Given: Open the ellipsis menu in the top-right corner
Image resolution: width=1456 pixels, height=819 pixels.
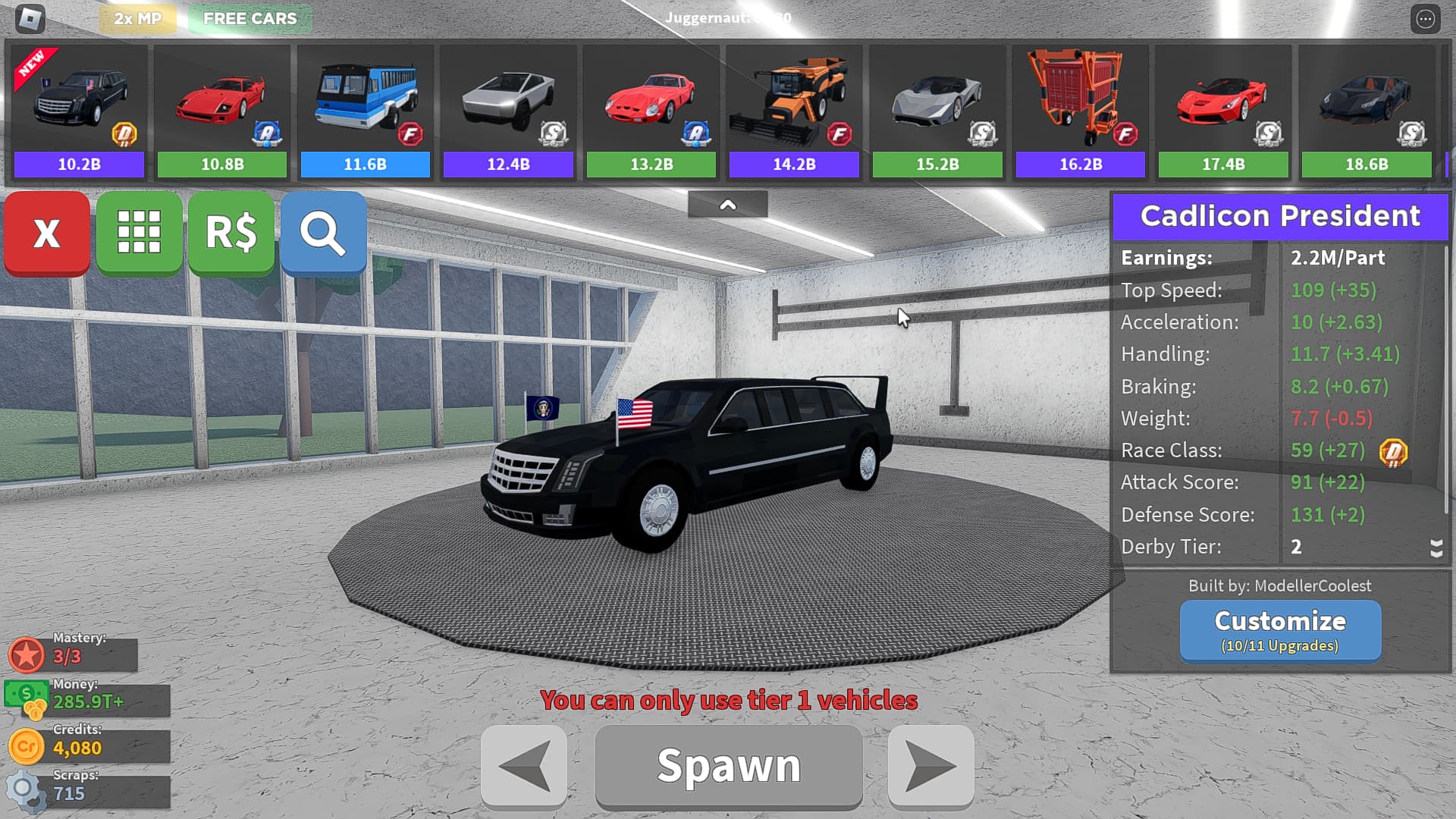Looking at the screenshot, I should click(1423, 20).
